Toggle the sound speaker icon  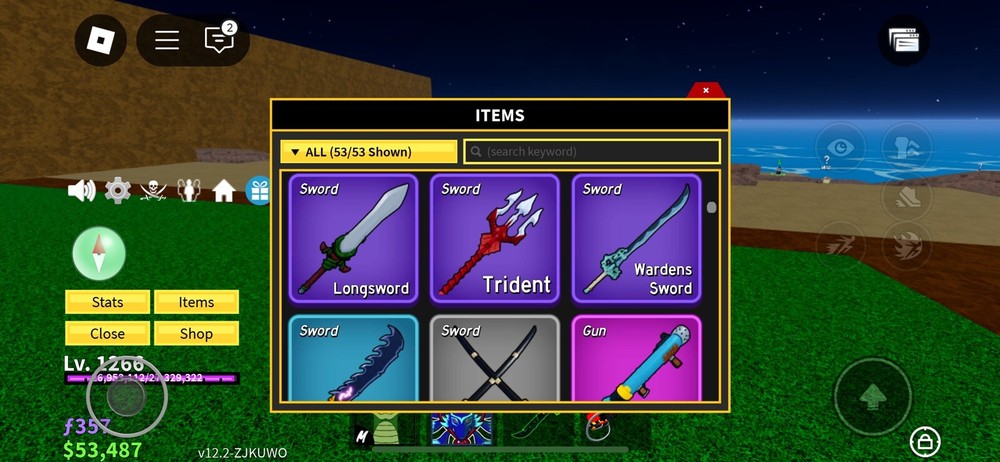pyautogui.click(x=81, y=190)
